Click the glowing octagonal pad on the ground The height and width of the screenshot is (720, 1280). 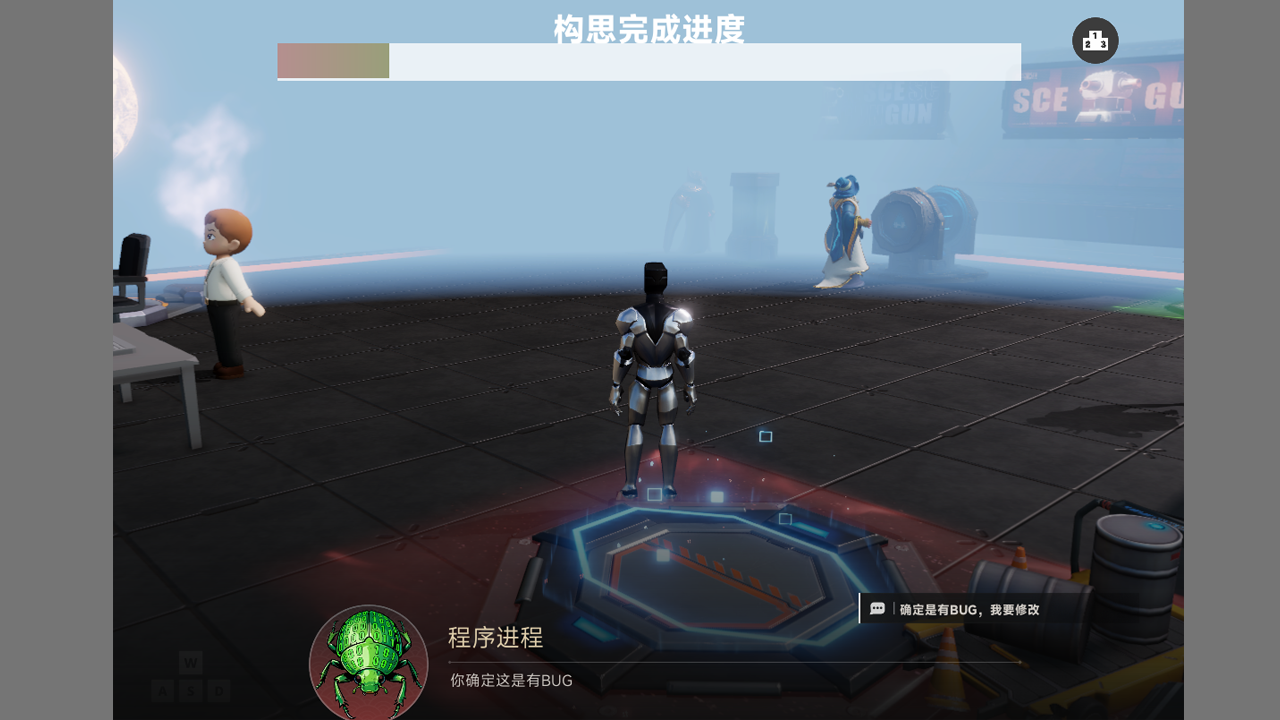710,570
